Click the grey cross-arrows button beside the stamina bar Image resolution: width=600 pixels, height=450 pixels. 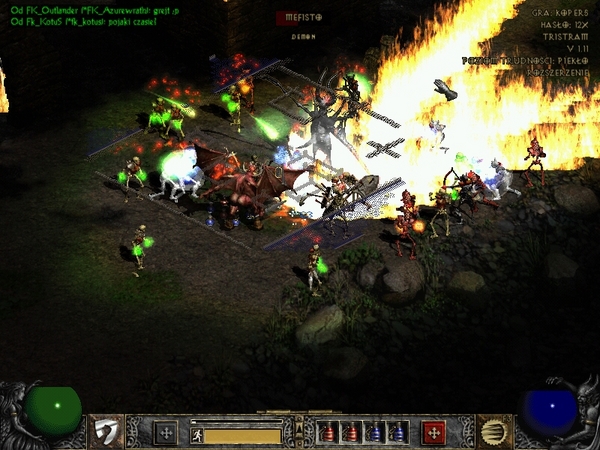pos(165,433)
